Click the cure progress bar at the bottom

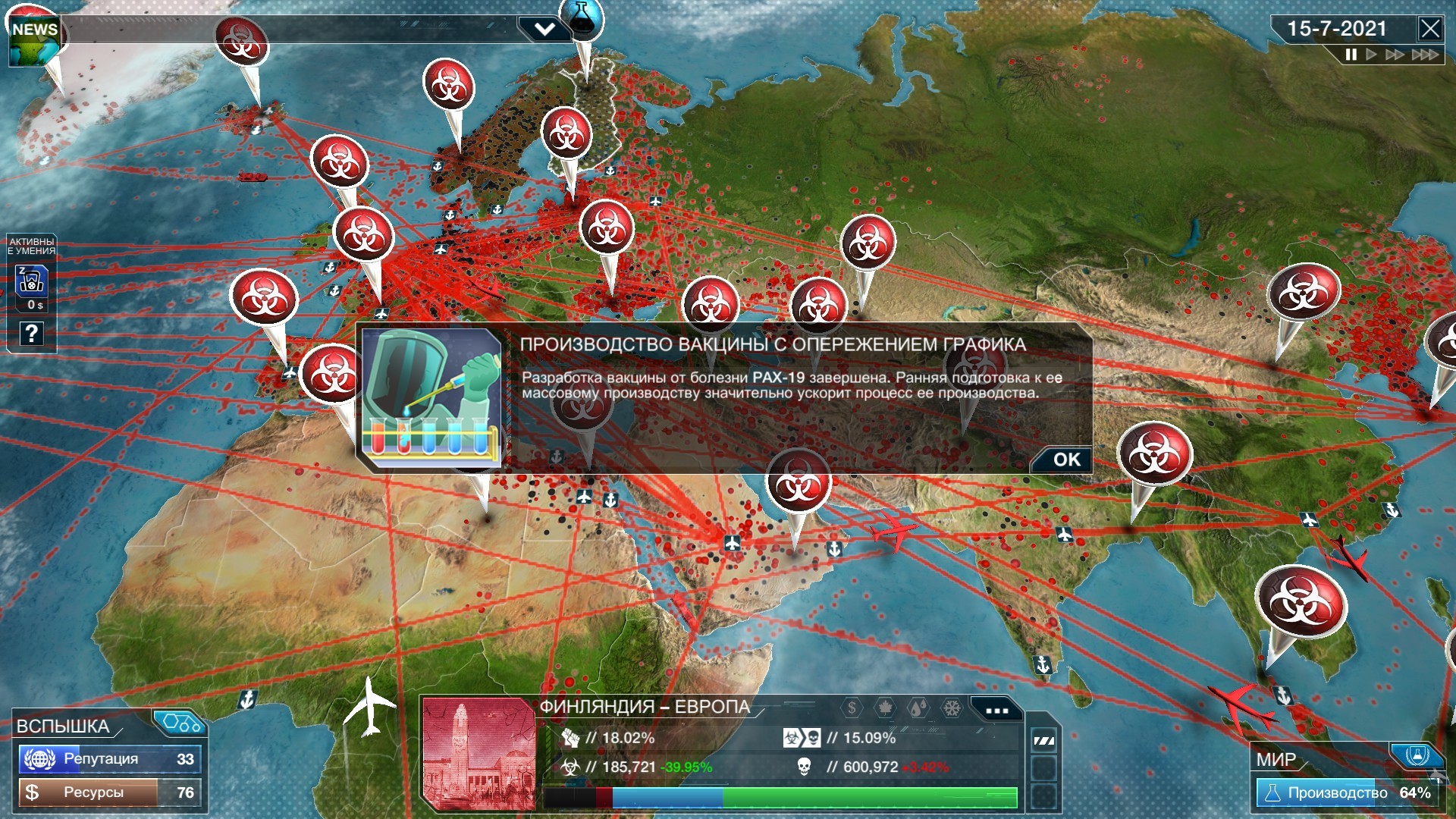click(x=781, y=798)
